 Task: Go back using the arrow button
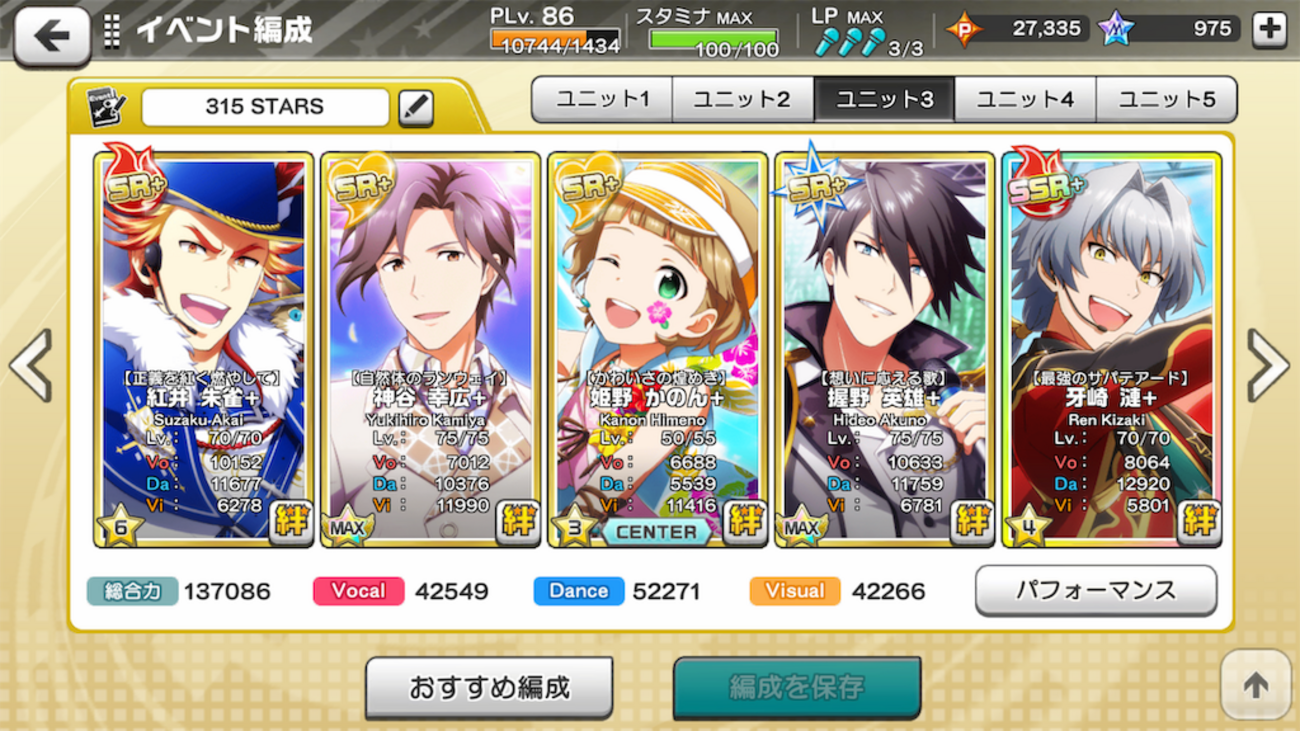point(52,36)
